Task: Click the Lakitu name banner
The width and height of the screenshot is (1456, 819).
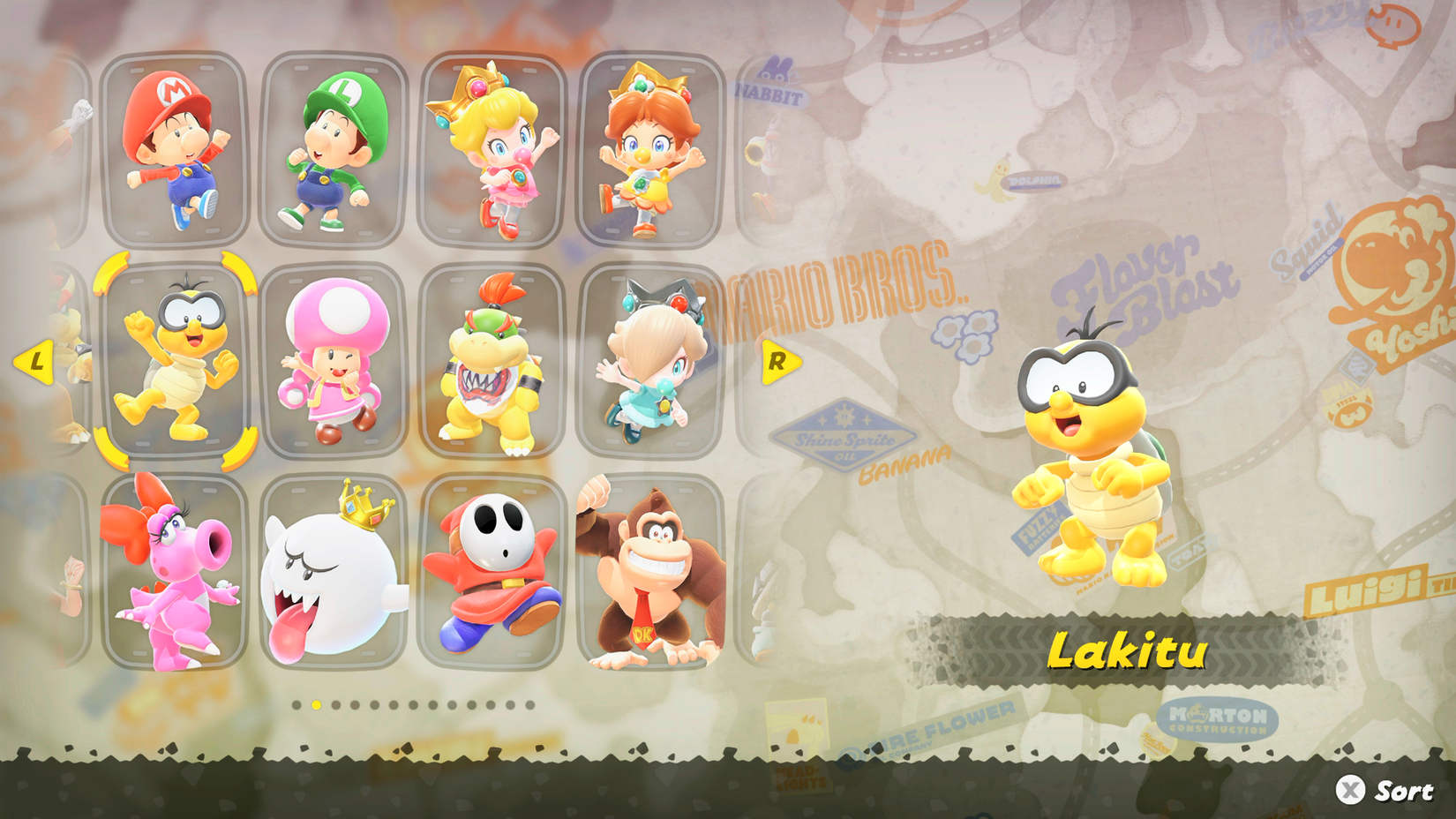Action: [1128, 653]
